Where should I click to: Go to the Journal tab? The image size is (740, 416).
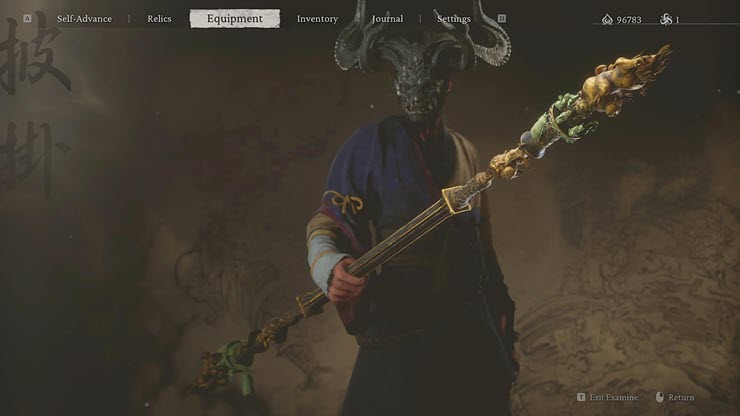click(387, 19)
